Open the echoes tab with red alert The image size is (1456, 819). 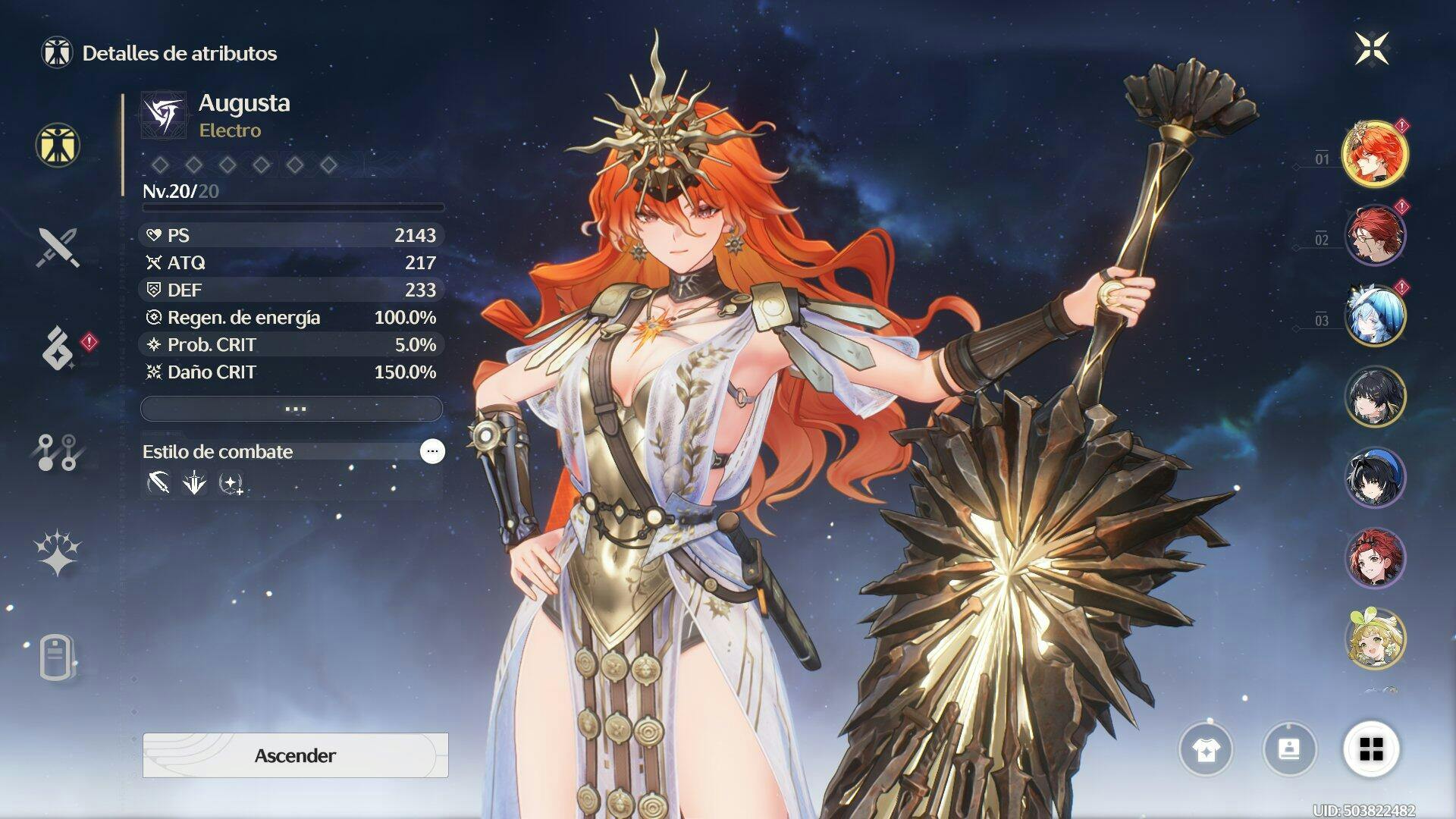tap(59, 348)
